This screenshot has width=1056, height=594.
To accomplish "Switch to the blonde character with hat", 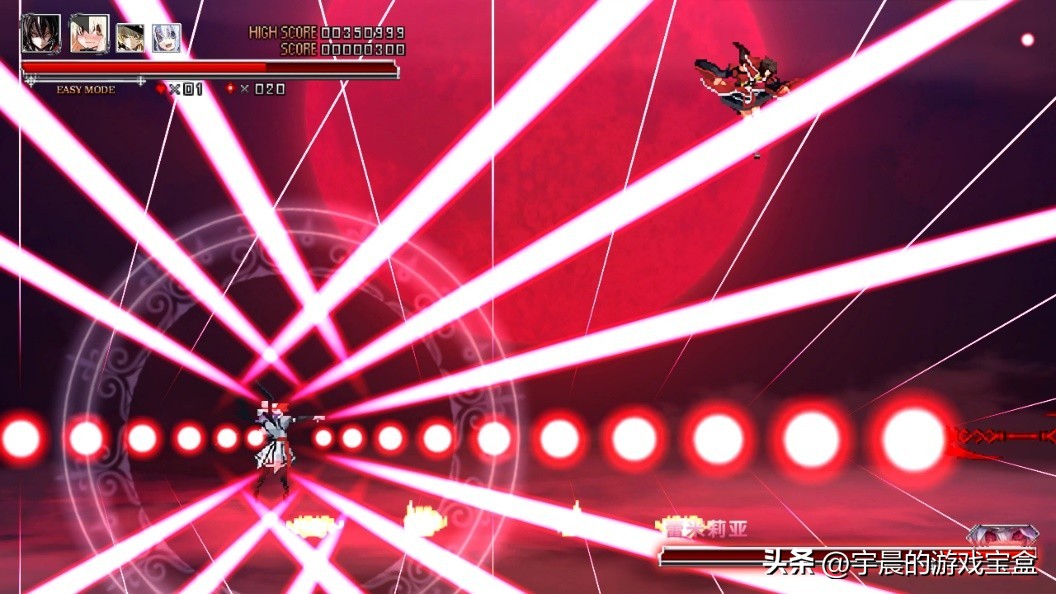I will (x=130, y=38).
